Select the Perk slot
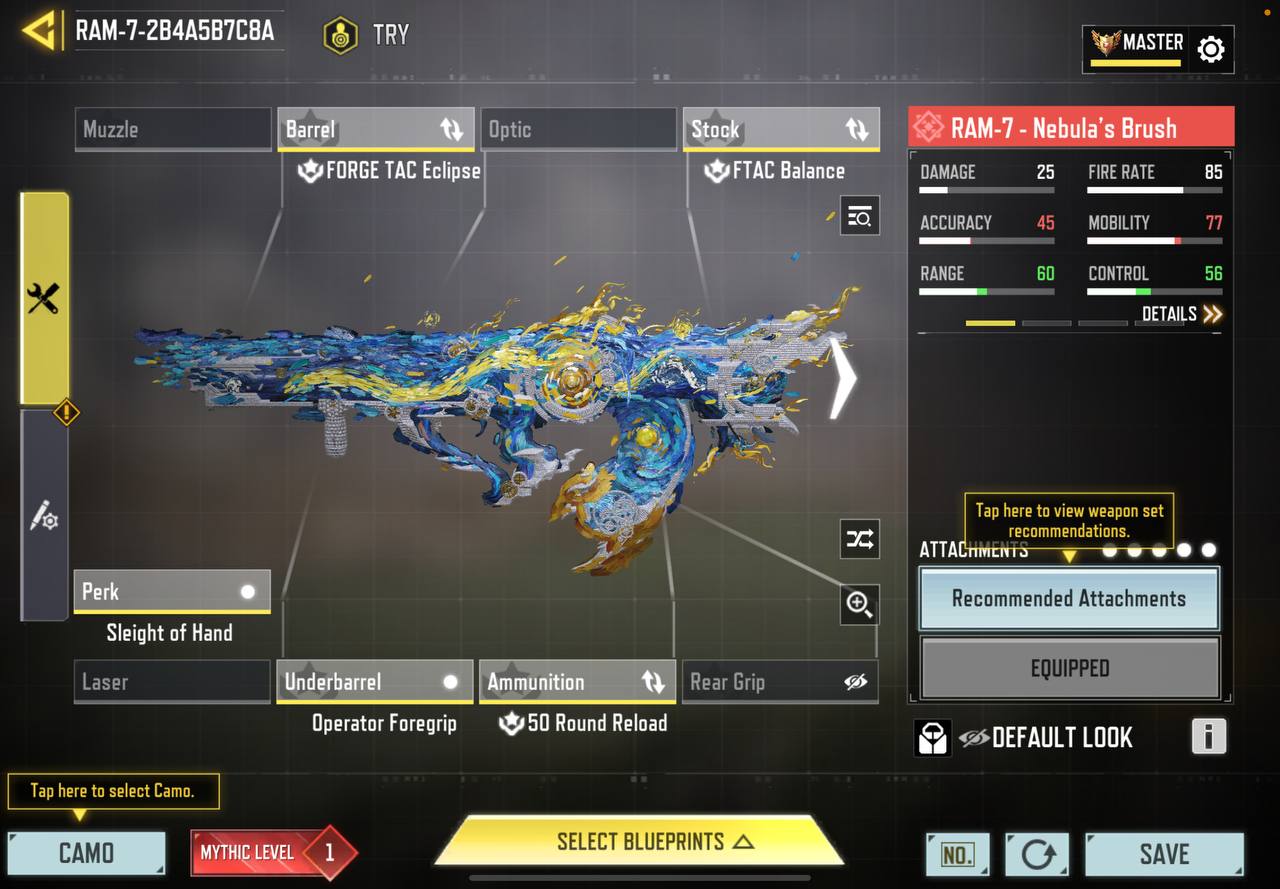The image size is (1280, 889). tap(172, 591)
